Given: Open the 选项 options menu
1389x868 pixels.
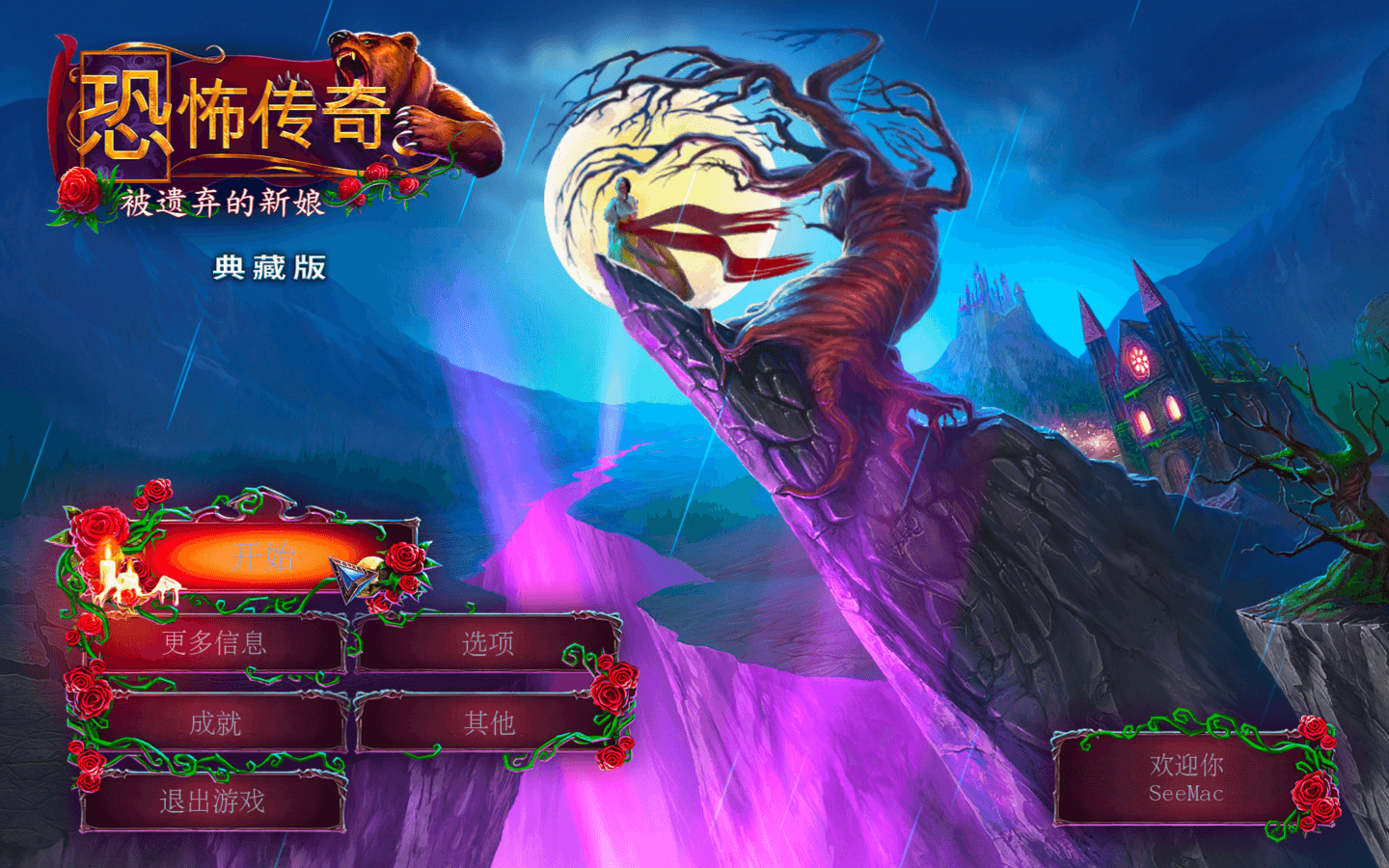Looking at the screenshot, I should point(488,643).
